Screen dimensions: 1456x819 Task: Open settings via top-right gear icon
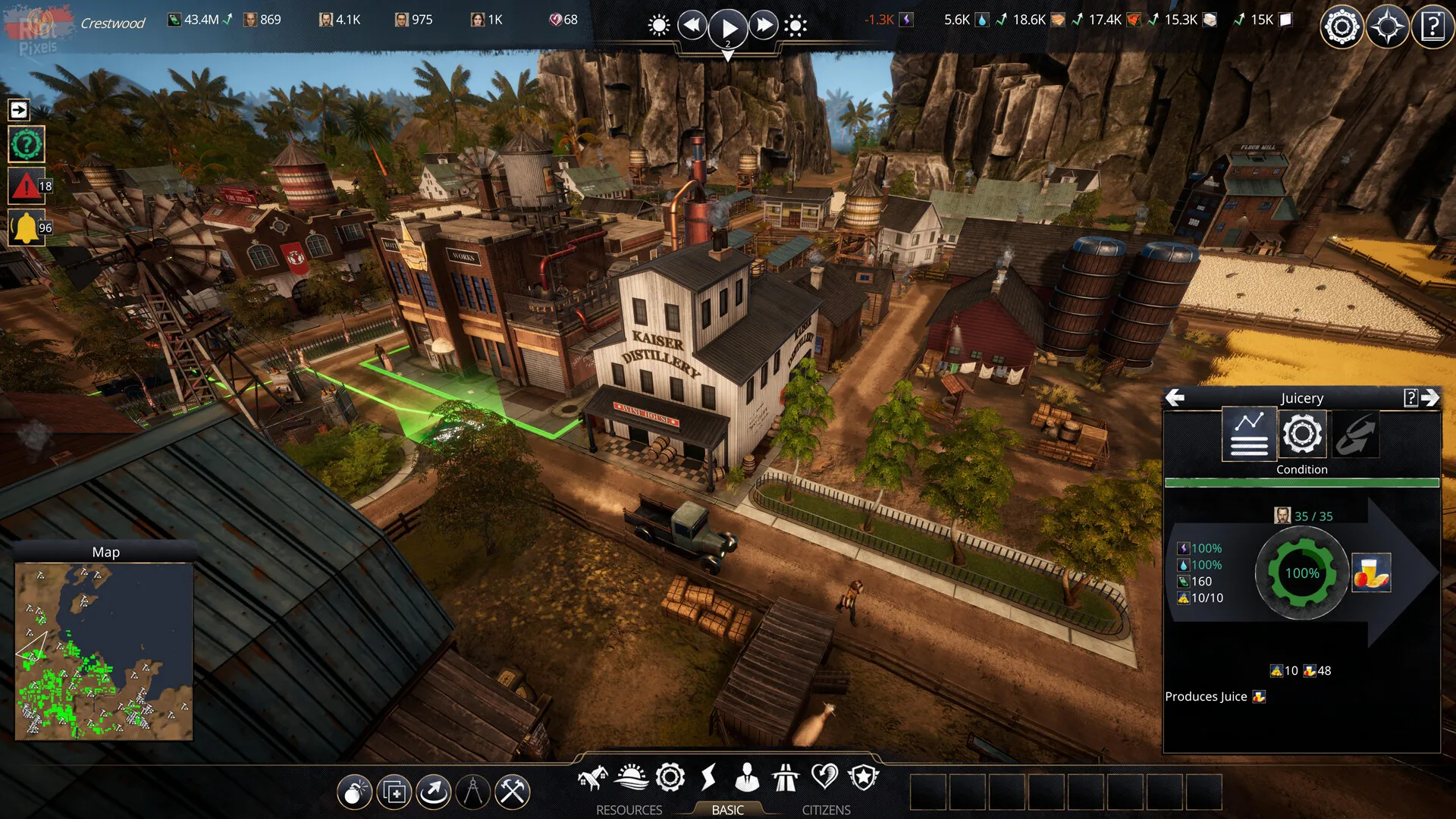pos(1341,28)
